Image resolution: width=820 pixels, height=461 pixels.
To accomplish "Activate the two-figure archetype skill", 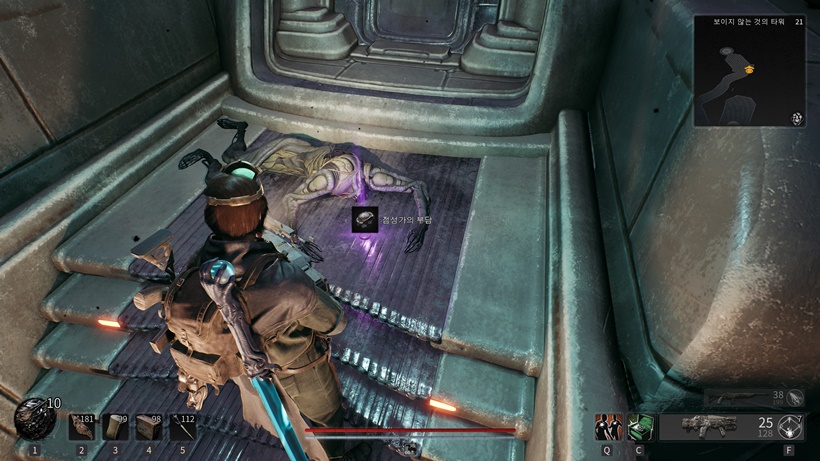I will tap(608, 427).
